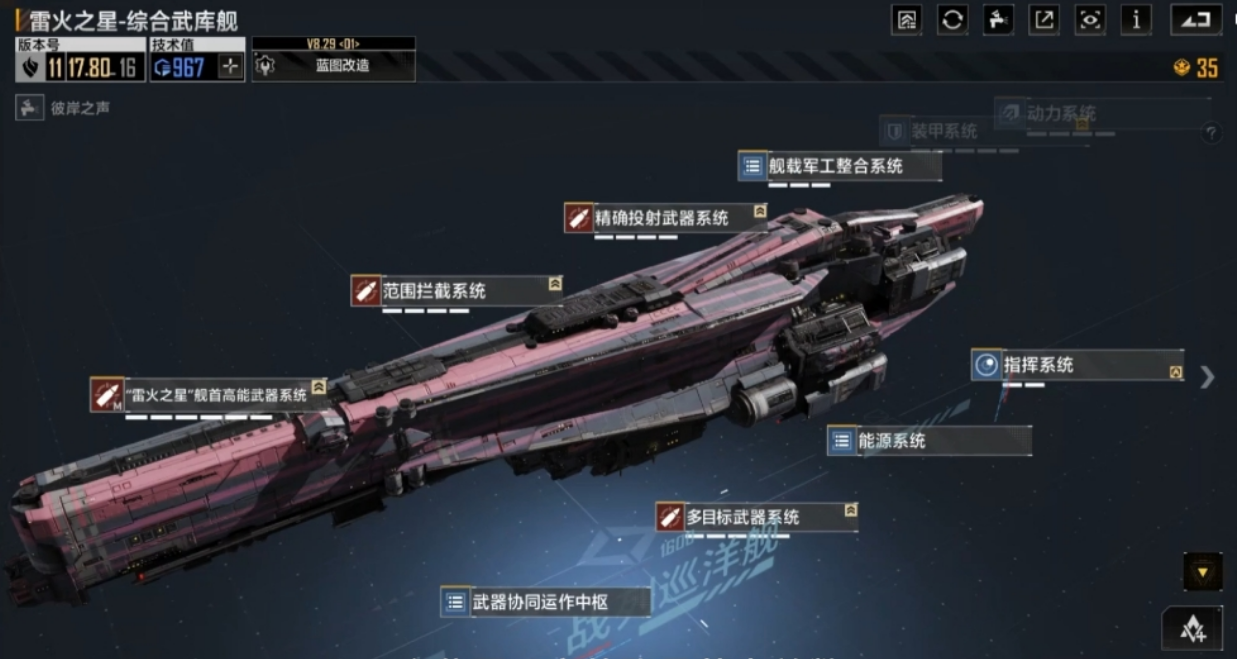
Task: Select the 舰载军工整合系统 module label
Action: (838, 166)
